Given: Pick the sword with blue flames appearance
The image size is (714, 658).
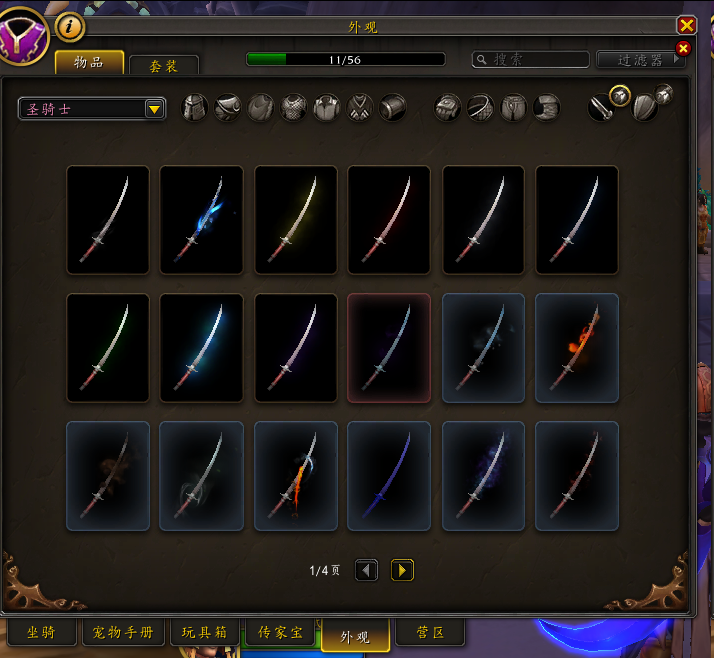Looking at the screenshot, I should coord(201,220).
